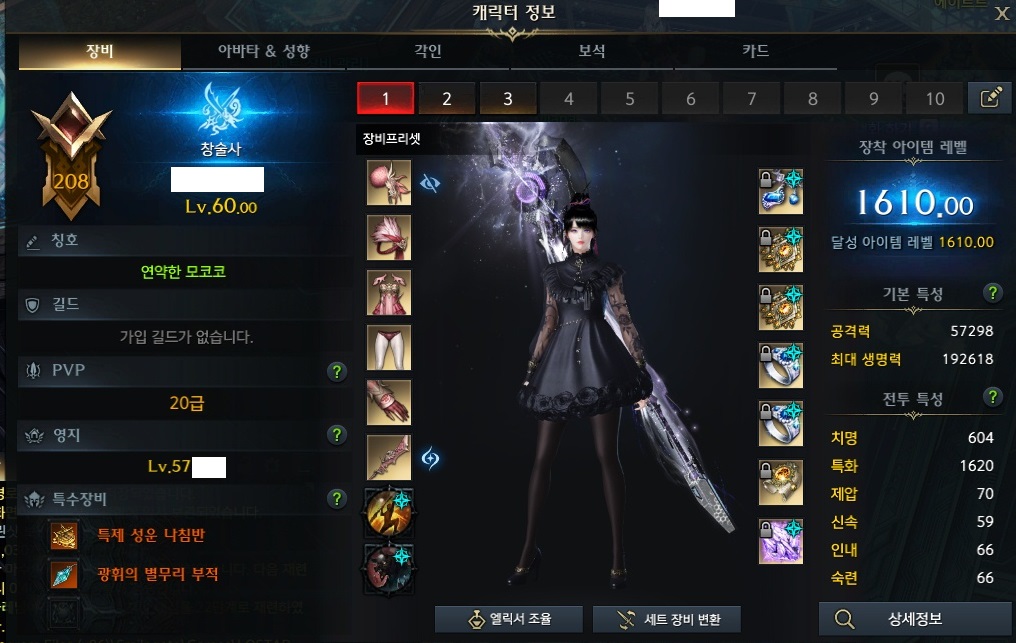The height and width of the screenshot is (643, 1016).
Task: Switch to equipment preset 3
Action: point(507,98)
